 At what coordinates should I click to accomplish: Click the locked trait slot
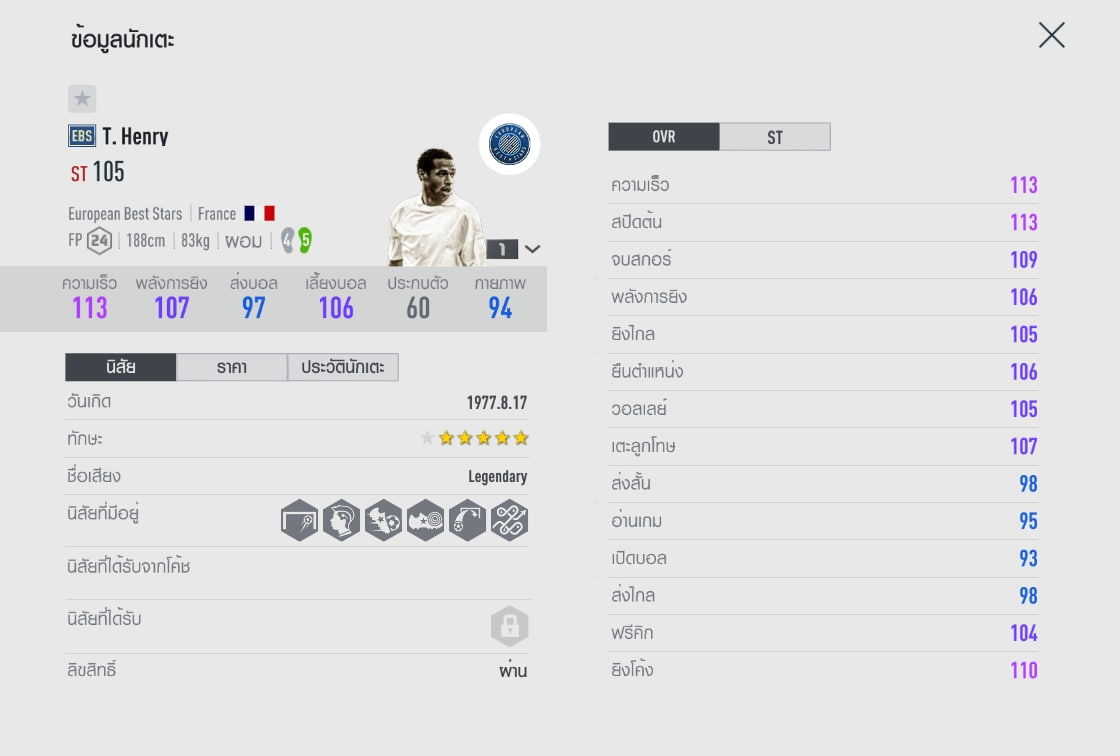point(509,627)
